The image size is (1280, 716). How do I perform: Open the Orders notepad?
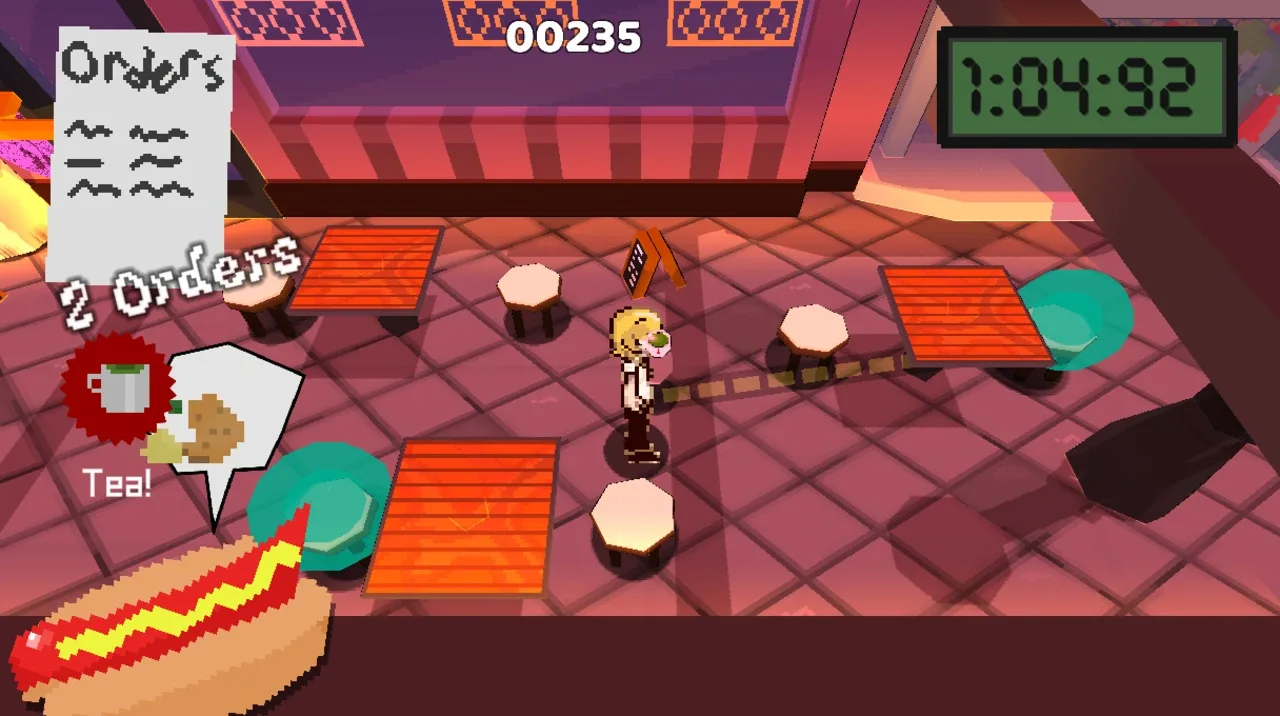pos(142,150)
